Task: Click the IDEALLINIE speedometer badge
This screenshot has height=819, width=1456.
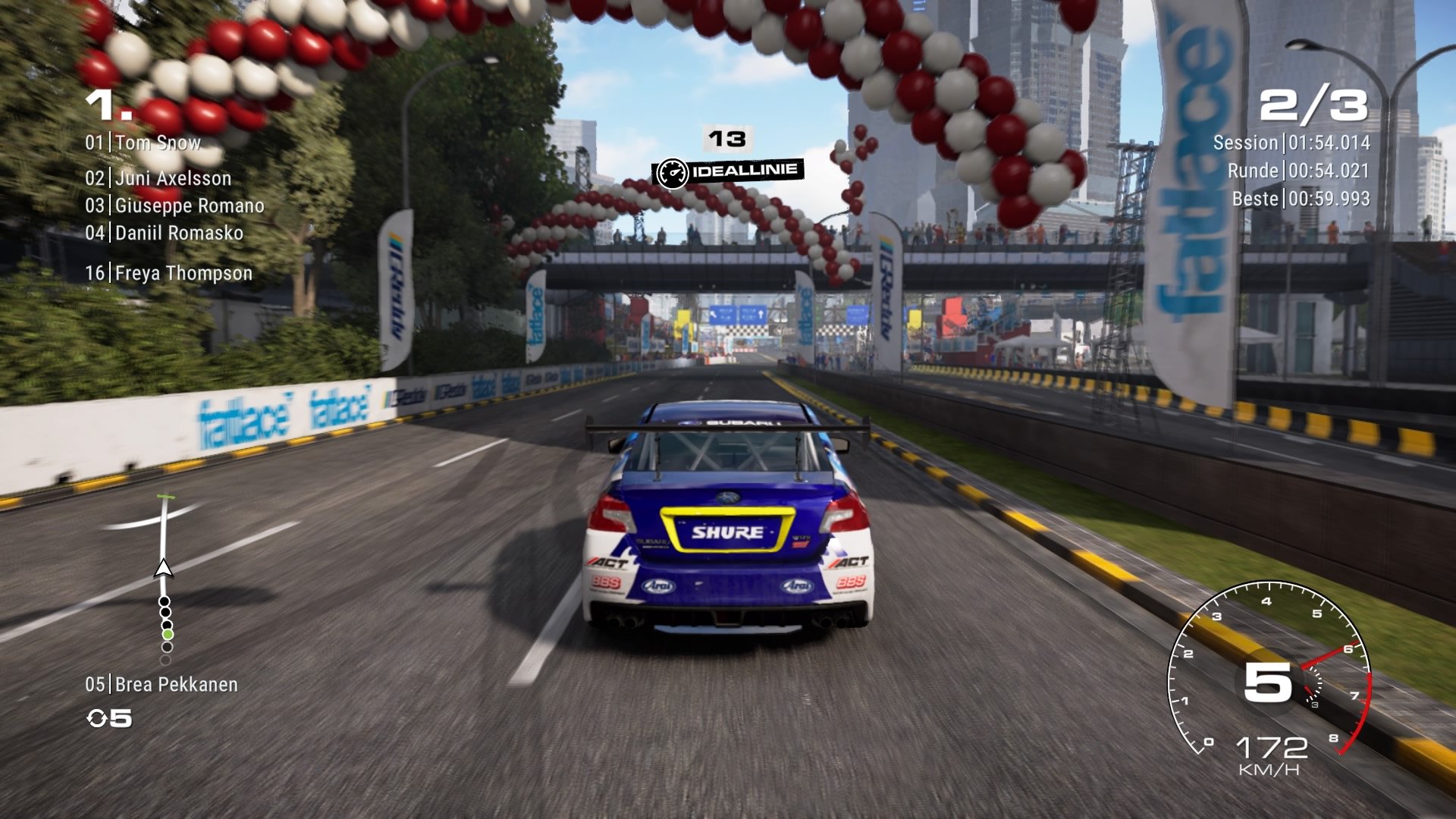Action: click(x=730, y=171)
